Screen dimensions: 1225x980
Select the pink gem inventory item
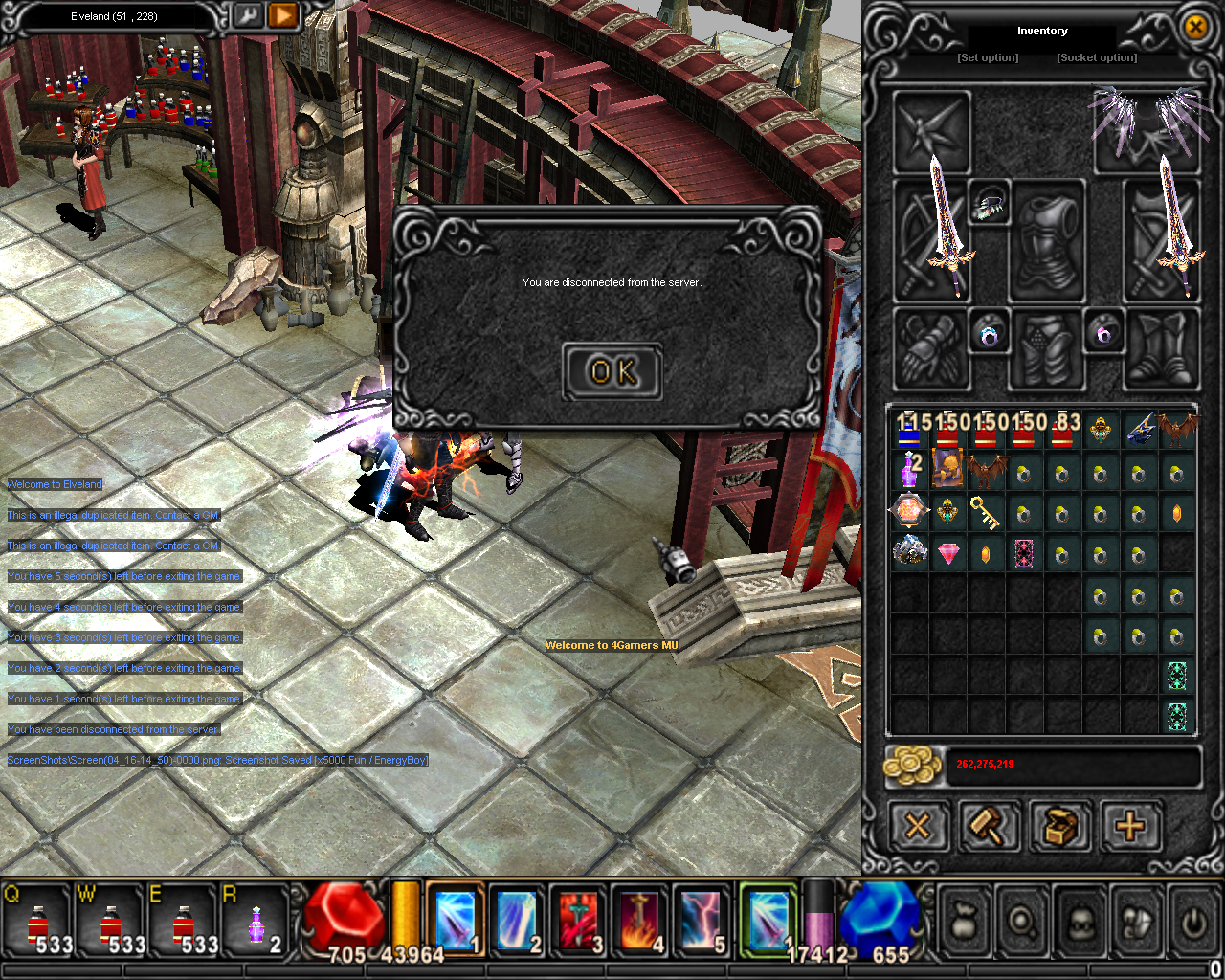[947, 553]
